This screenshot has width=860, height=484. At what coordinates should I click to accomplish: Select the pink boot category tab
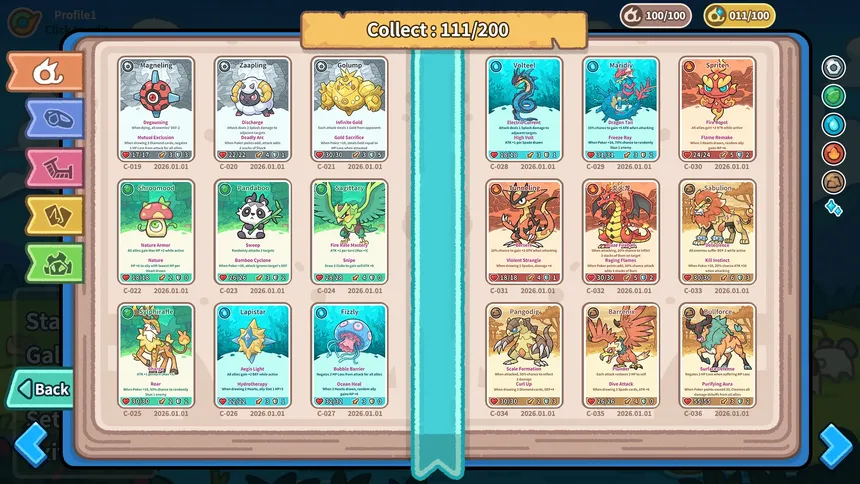click(x=52, y=167)
